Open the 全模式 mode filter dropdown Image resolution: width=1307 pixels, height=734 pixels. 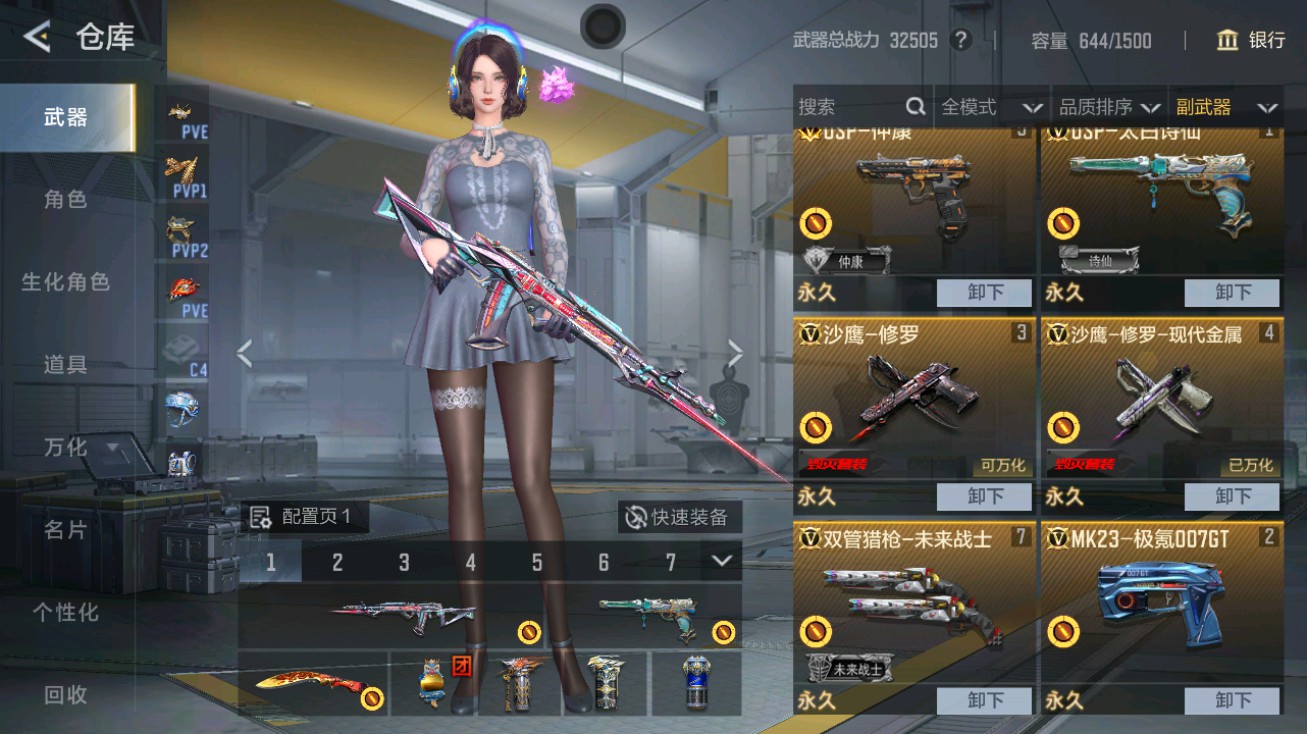pos(989,106)
